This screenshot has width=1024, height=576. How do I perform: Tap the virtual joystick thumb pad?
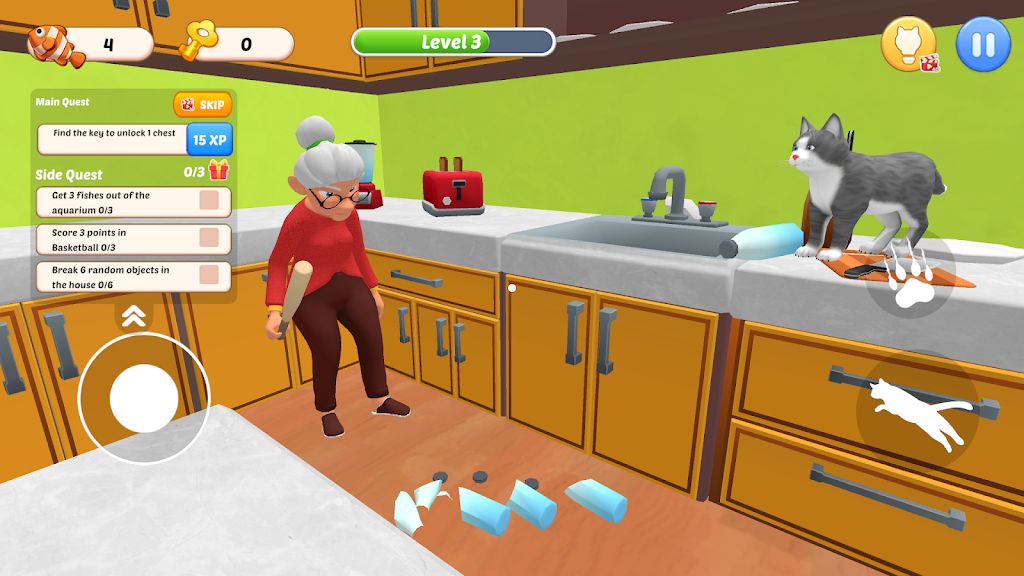click(x=143, y=398)
